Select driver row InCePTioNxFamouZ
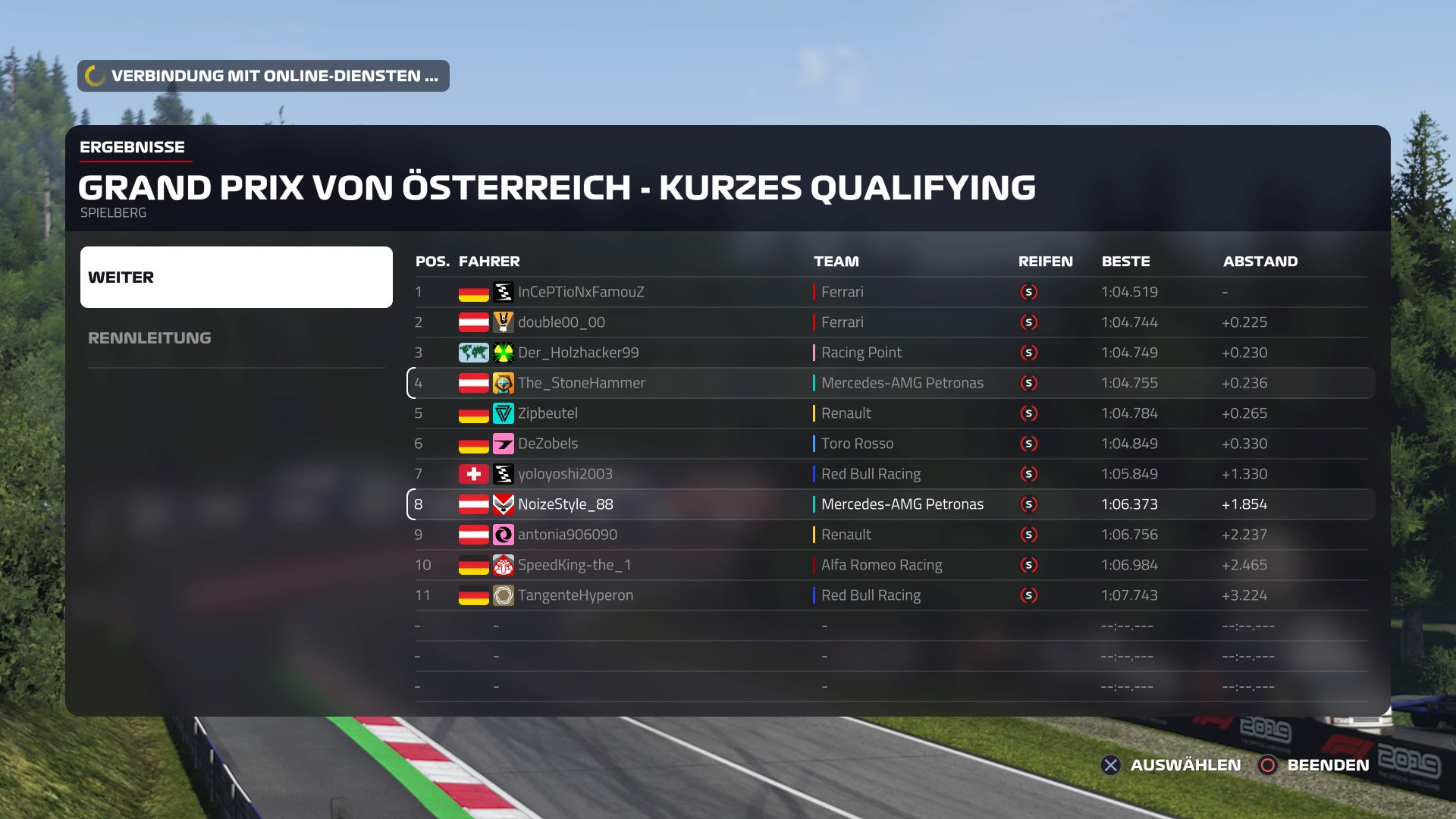Image resolution: width=1456 pixels, height=819 pixels. point(581,292)
